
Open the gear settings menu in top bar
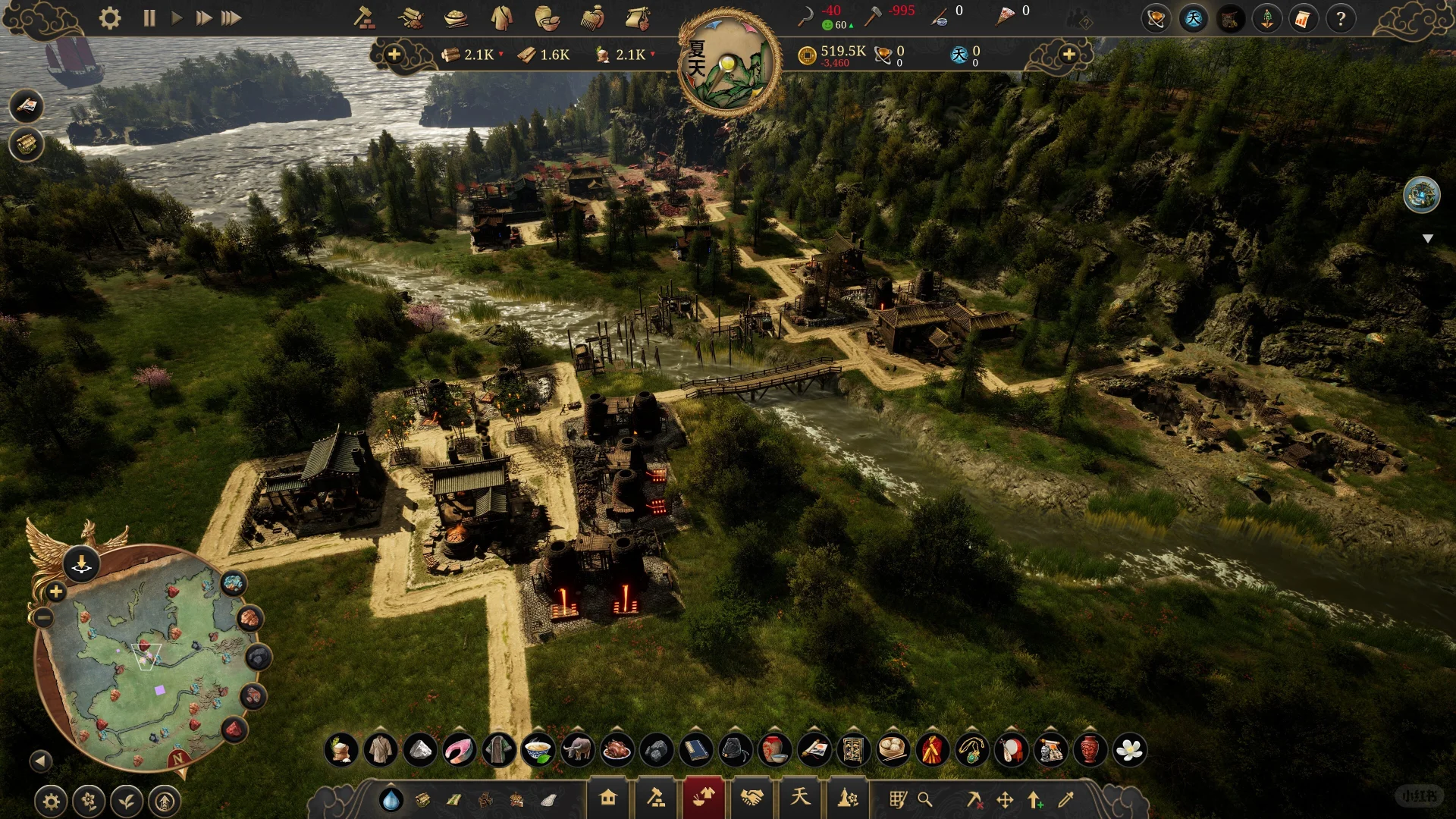tap(110, 18)
